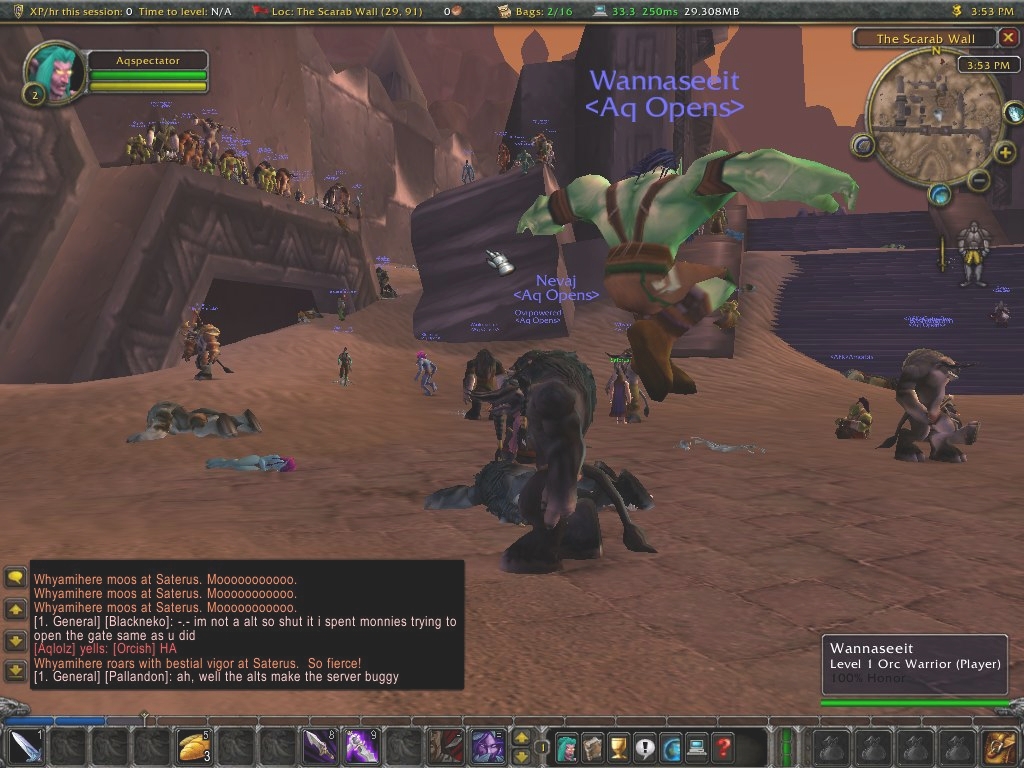Image resolution: width=1024 pixels, height=768 pixels.
Task: Activate the dagger ability in slot 8
Action: [319, 747]
